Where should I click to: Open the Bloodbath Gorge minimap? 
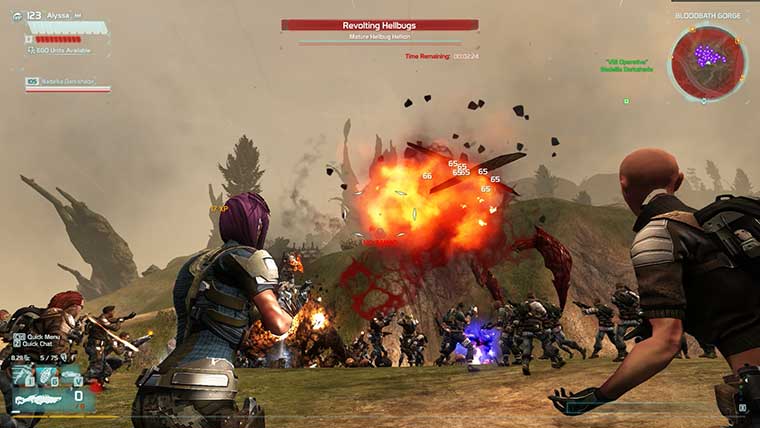pyautogui.click(x=709, y=62)
